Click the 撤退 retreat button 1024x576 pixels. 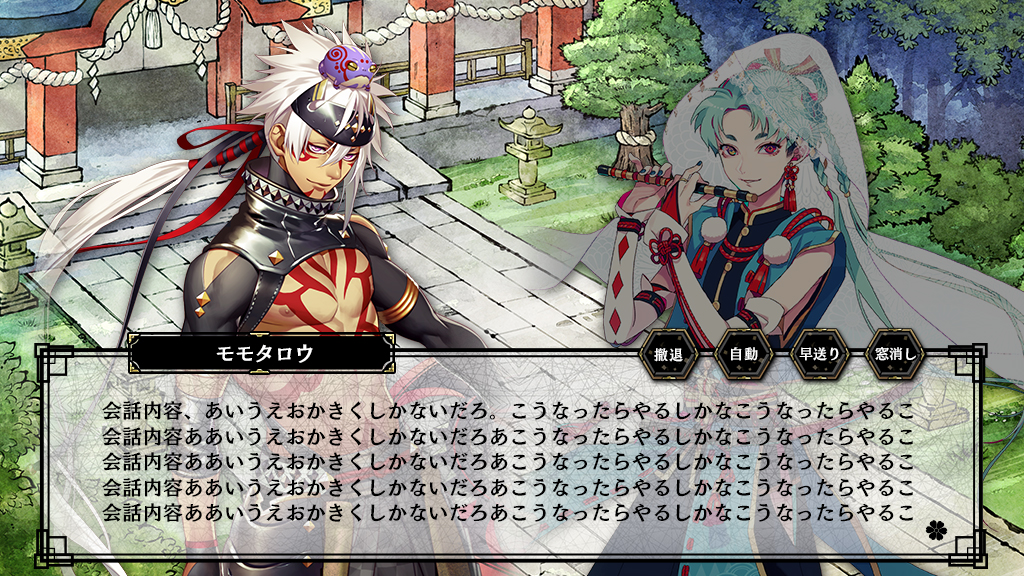tap(668, 354)
